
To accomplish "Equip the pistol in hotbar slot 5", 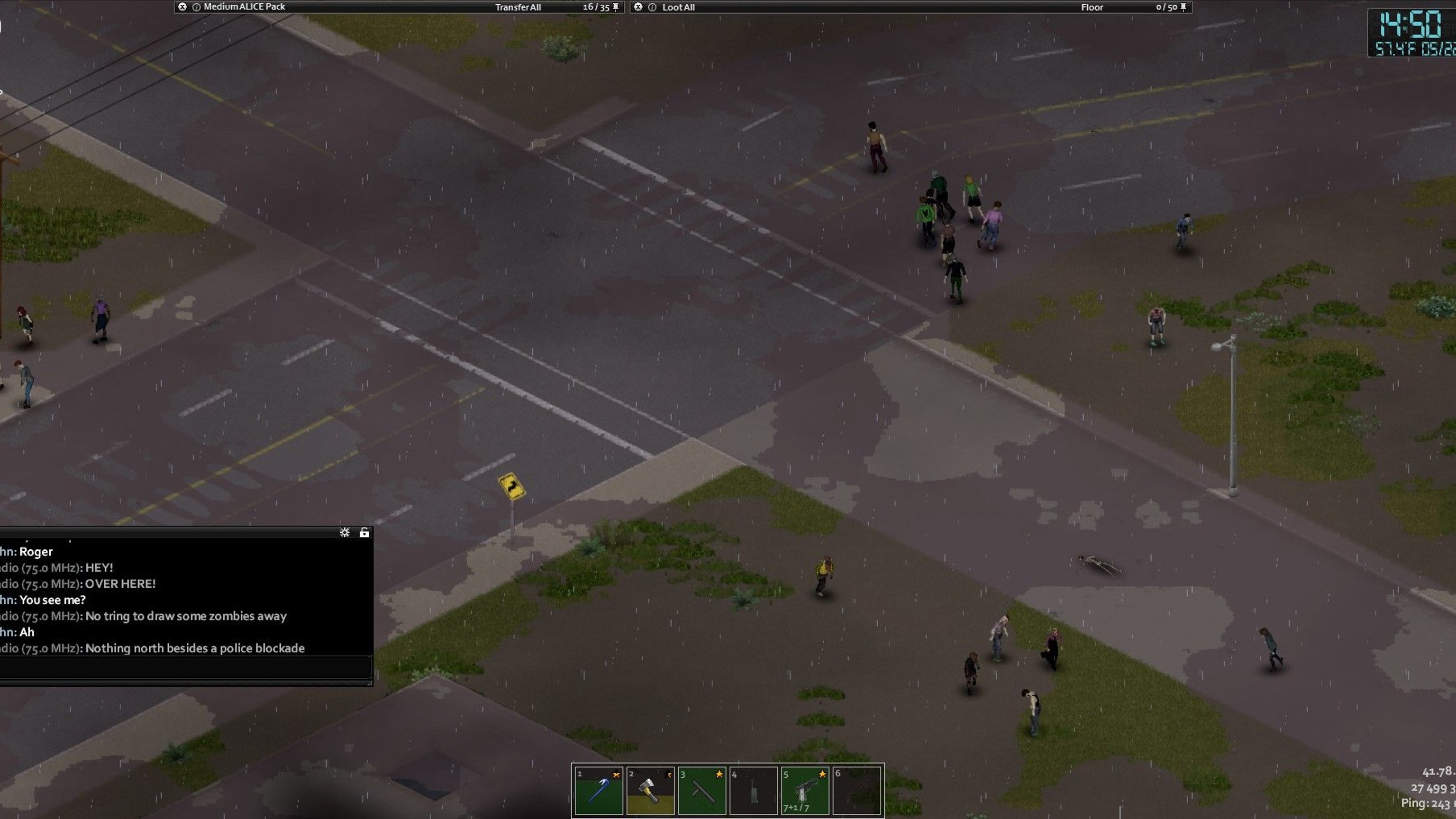I will click(805, 790).
